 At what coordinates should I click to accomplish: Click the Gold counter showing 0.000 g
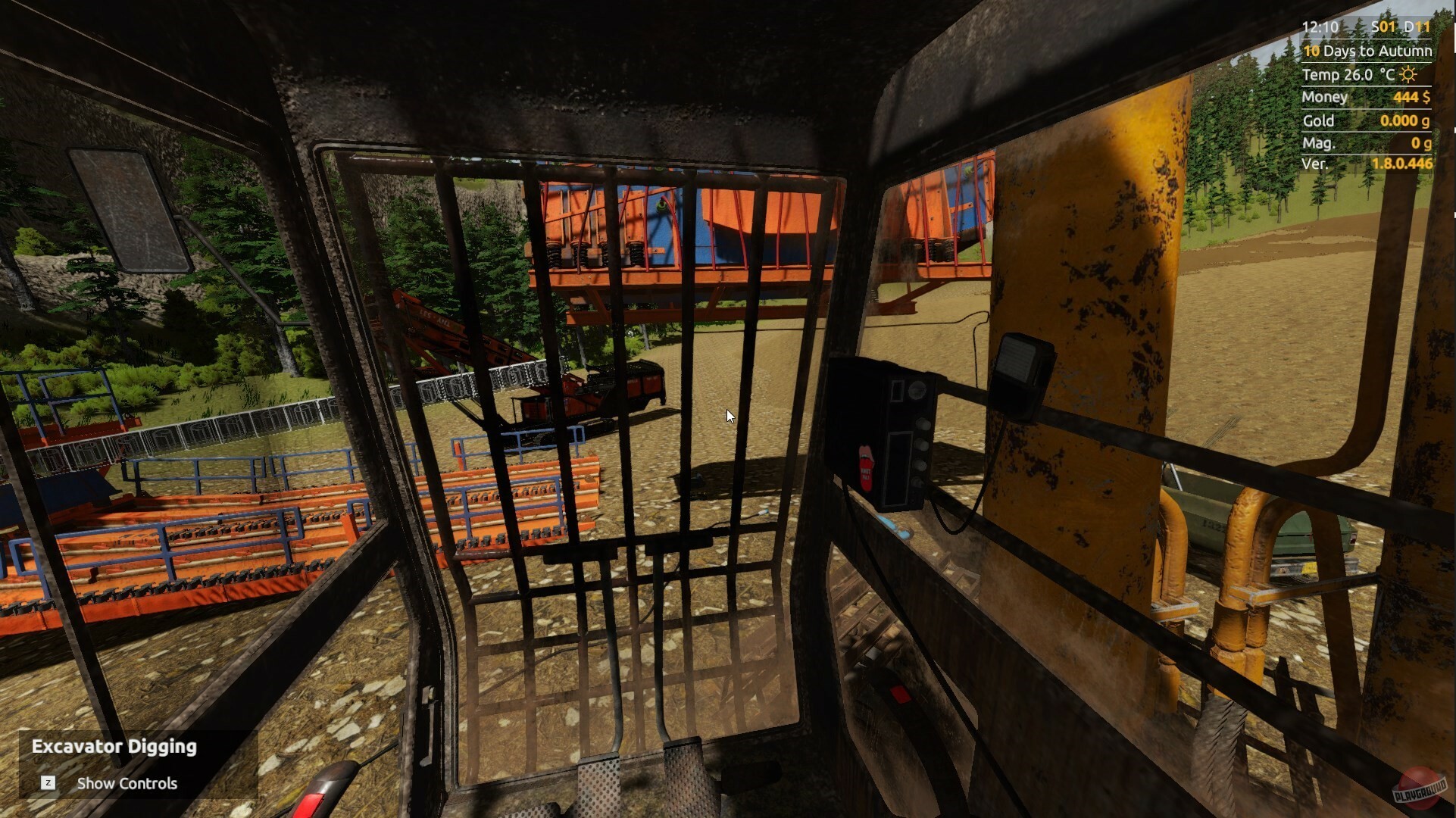(1404, 120)
